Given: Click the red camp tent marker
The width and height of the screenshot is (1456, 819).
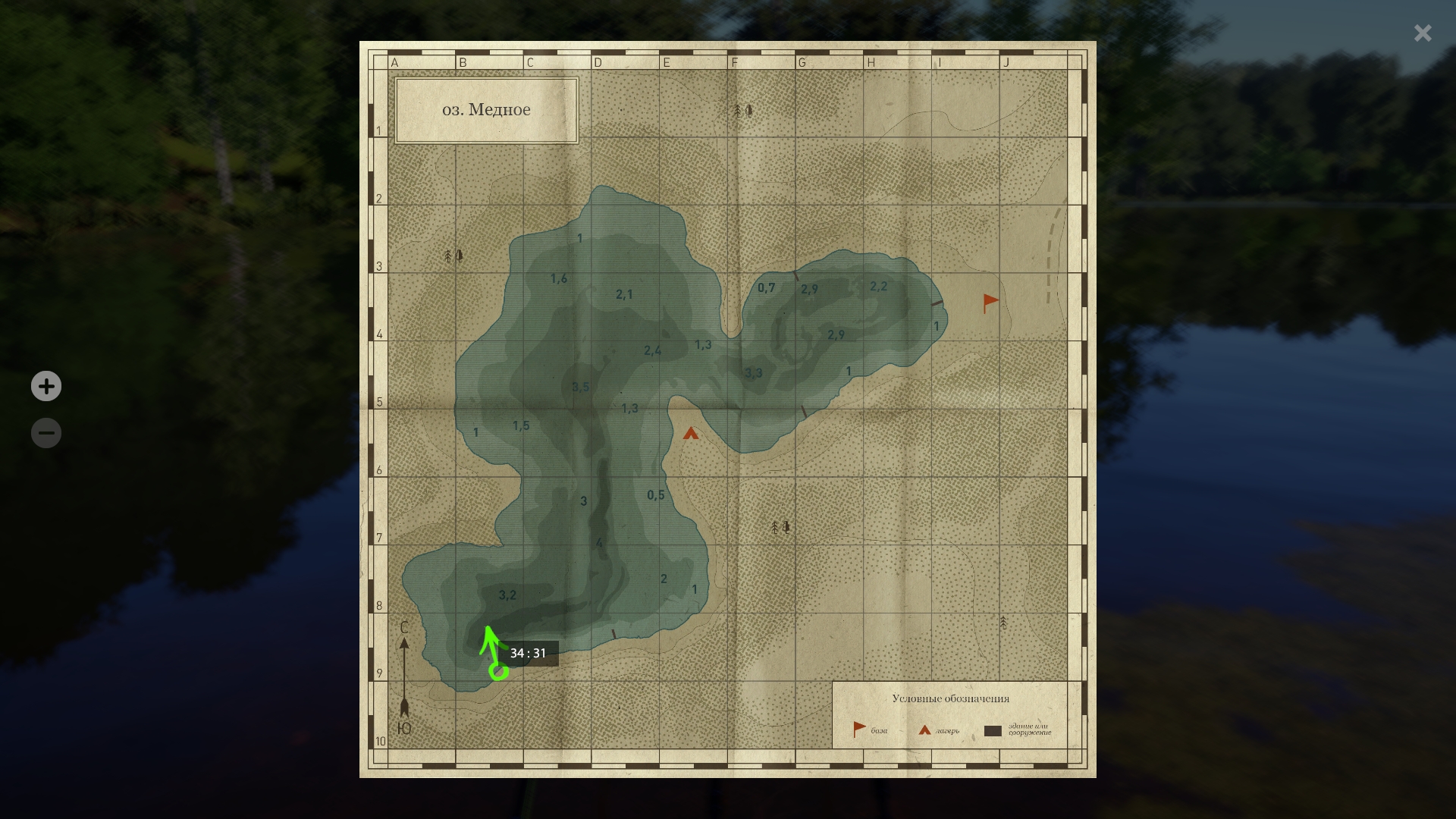Looking at the screenshot, I should 690,434.
